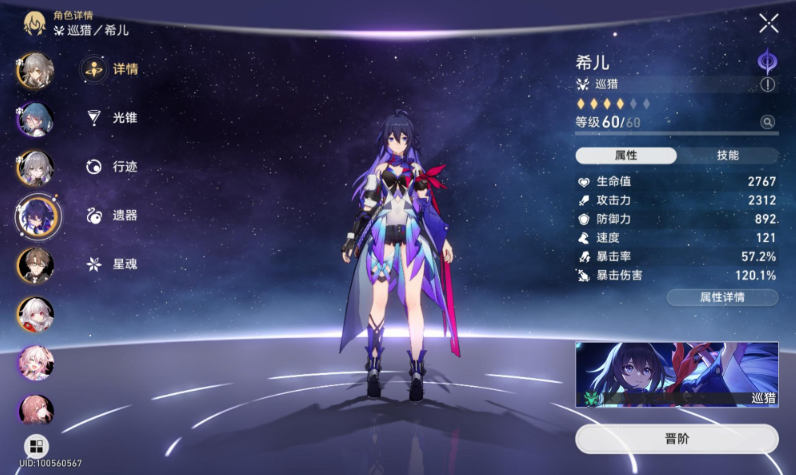This screenshot has width=796, height=475.
Task: Tap the magnifier icon beside the level
Action: point(768,122)
